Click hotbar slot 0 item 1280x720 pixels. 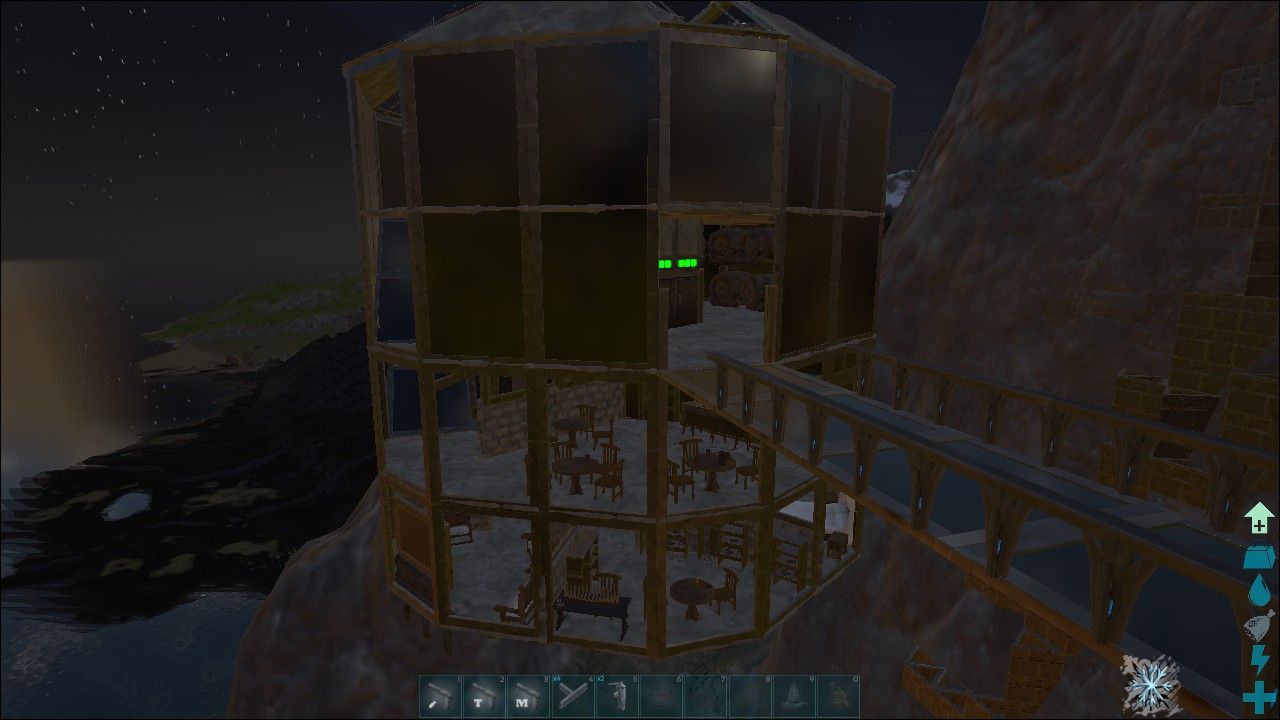pyautogui.click(x=837, y=697)
